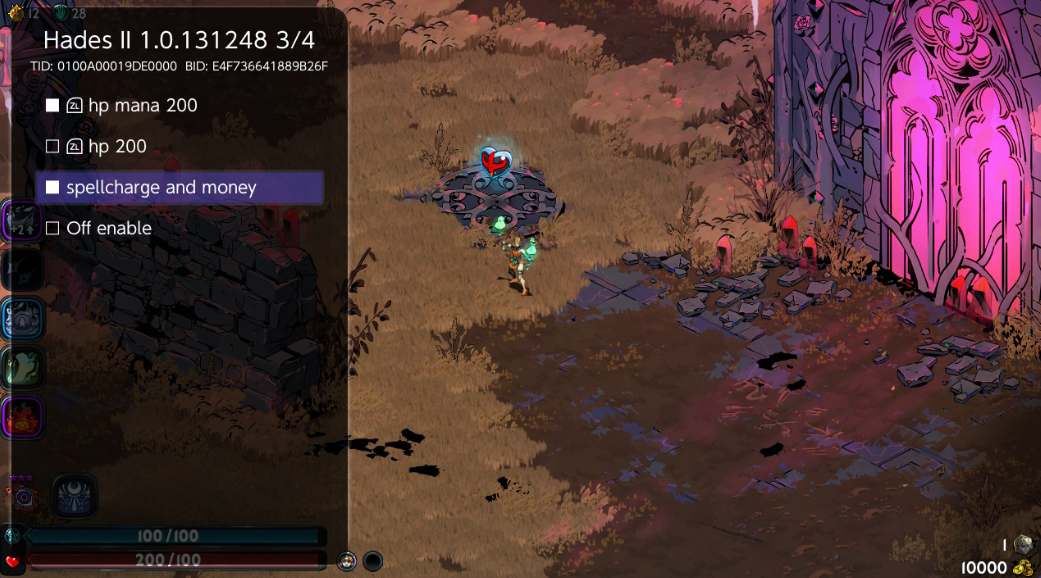The image size is (1041, 578).
Task: Choose the green ghostly boon icon
Action: tap(21, 366)
